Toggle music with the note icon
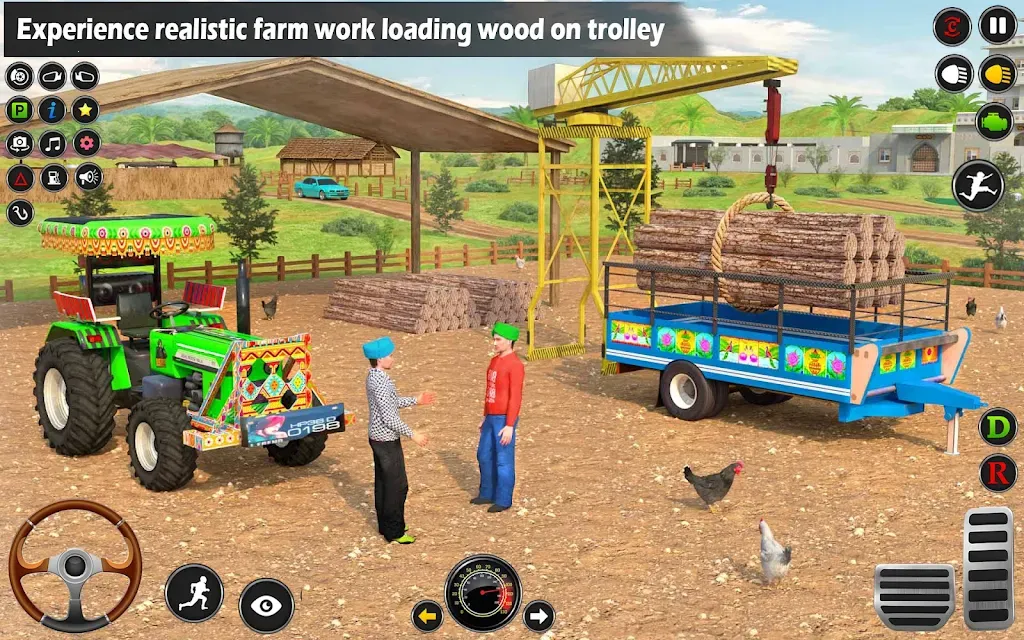Screen dimensions: 1024x640 [52, 144]
